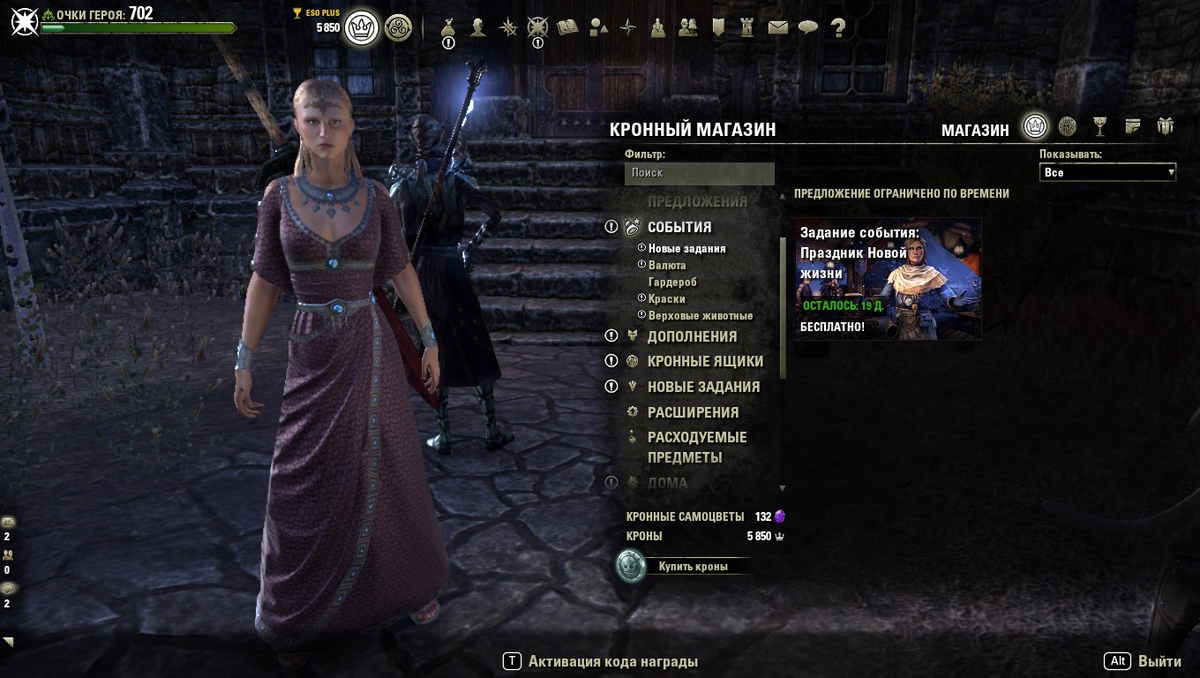Open the gift box tab

click(1165, 126)
